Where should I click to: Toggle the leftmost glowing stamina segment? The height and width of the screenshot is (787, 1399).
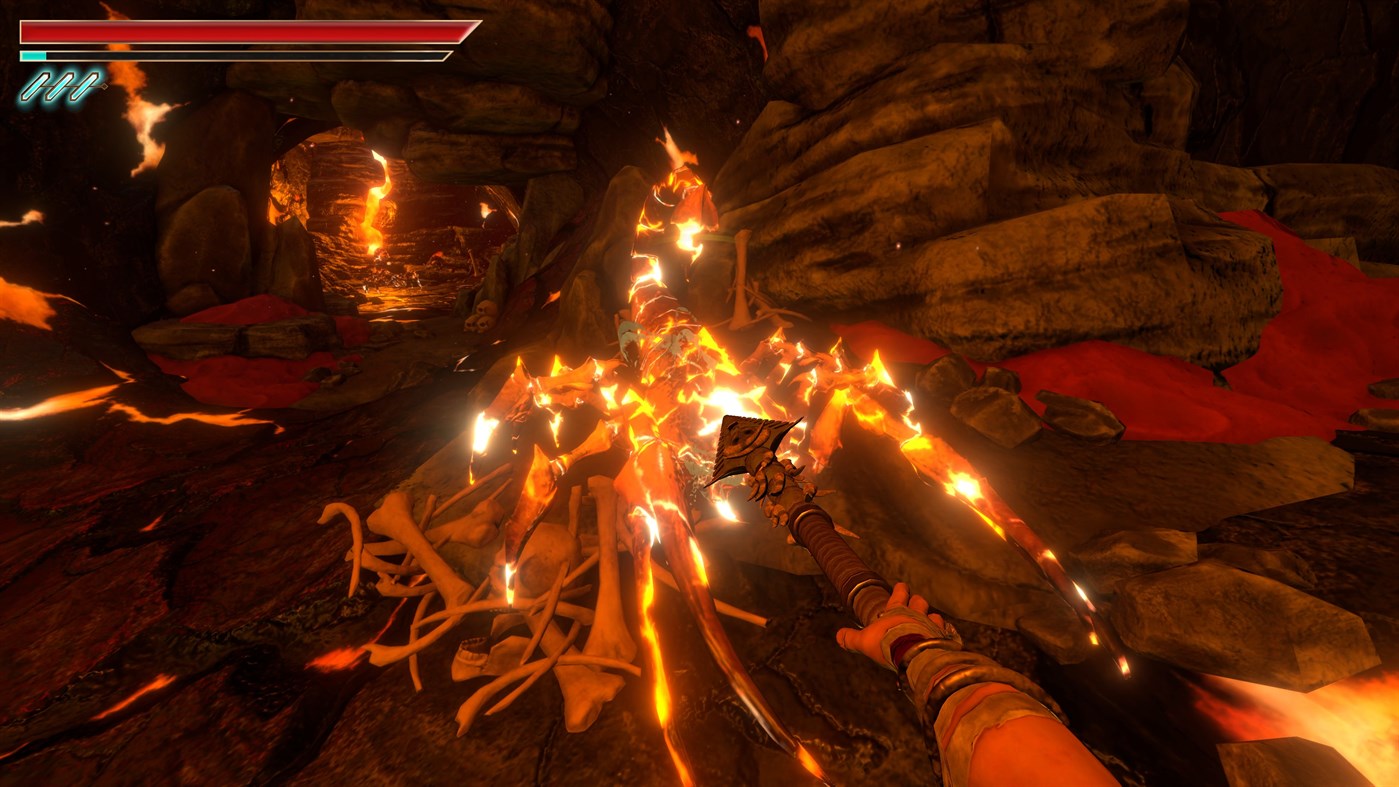[x=35, y=86]
